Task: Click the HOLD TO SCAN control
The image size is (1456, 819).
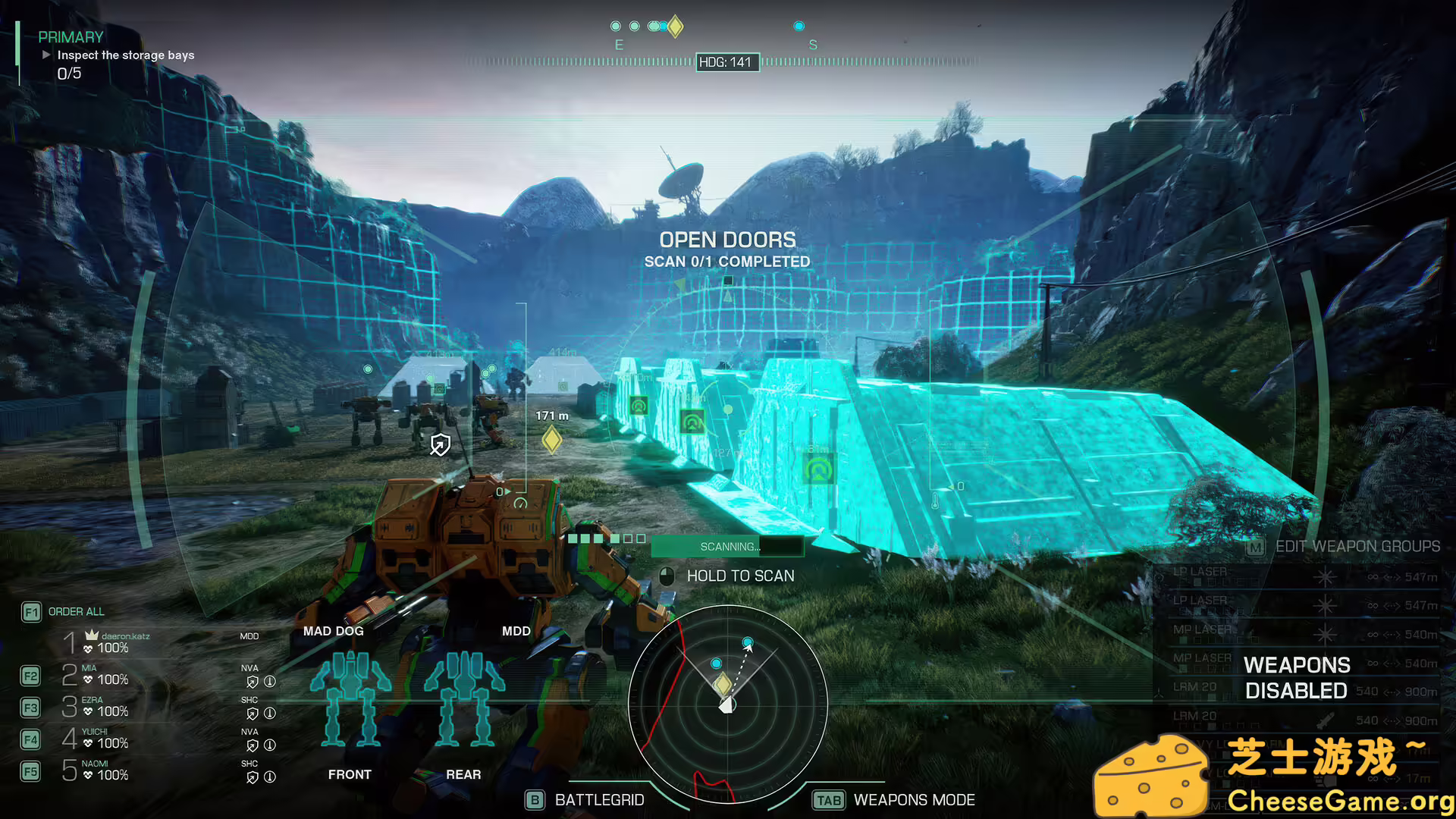Action: click(x=728, y=576)
